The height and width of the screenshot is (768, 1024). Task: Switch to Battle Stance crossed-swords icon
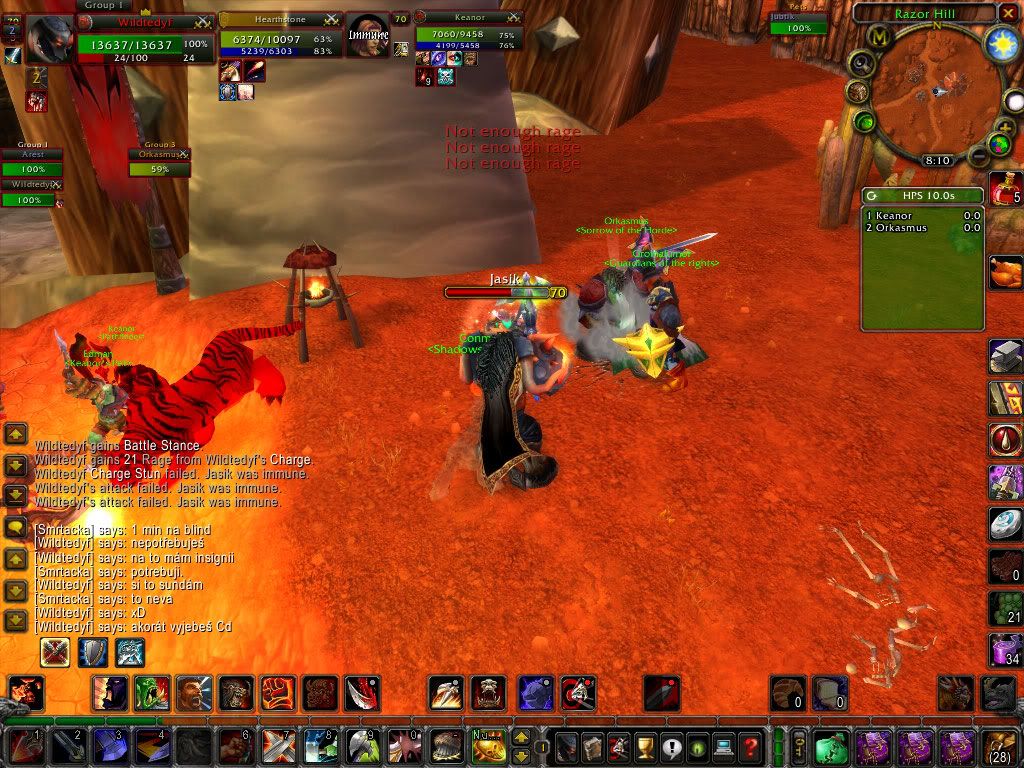point(55,652)
